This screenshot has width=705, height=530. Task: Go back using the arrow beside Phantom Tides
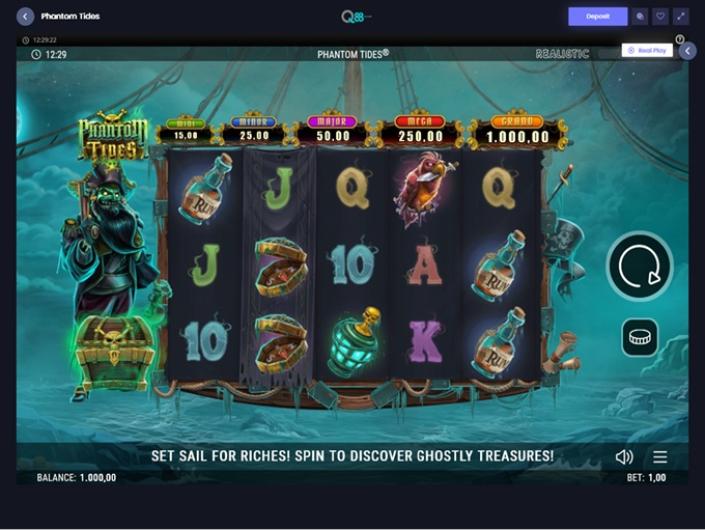tap(25, 16)
